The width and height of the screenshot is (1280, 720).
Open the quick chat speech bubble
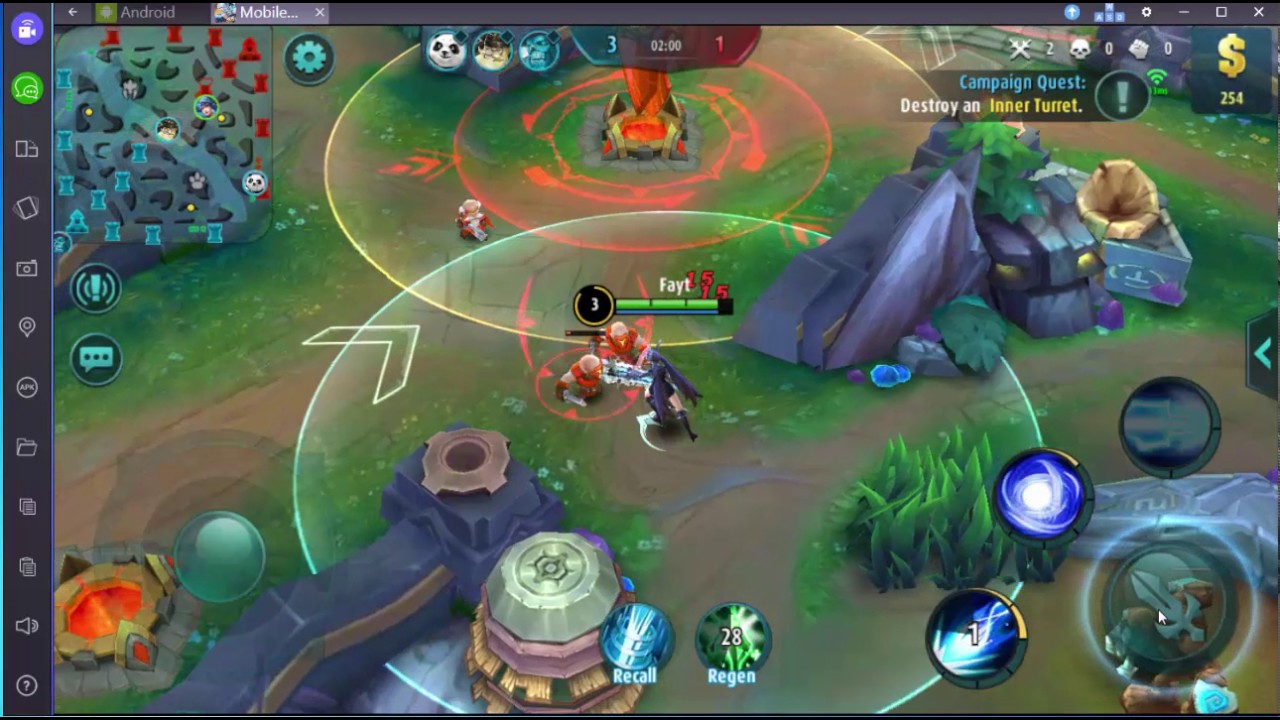96,359
